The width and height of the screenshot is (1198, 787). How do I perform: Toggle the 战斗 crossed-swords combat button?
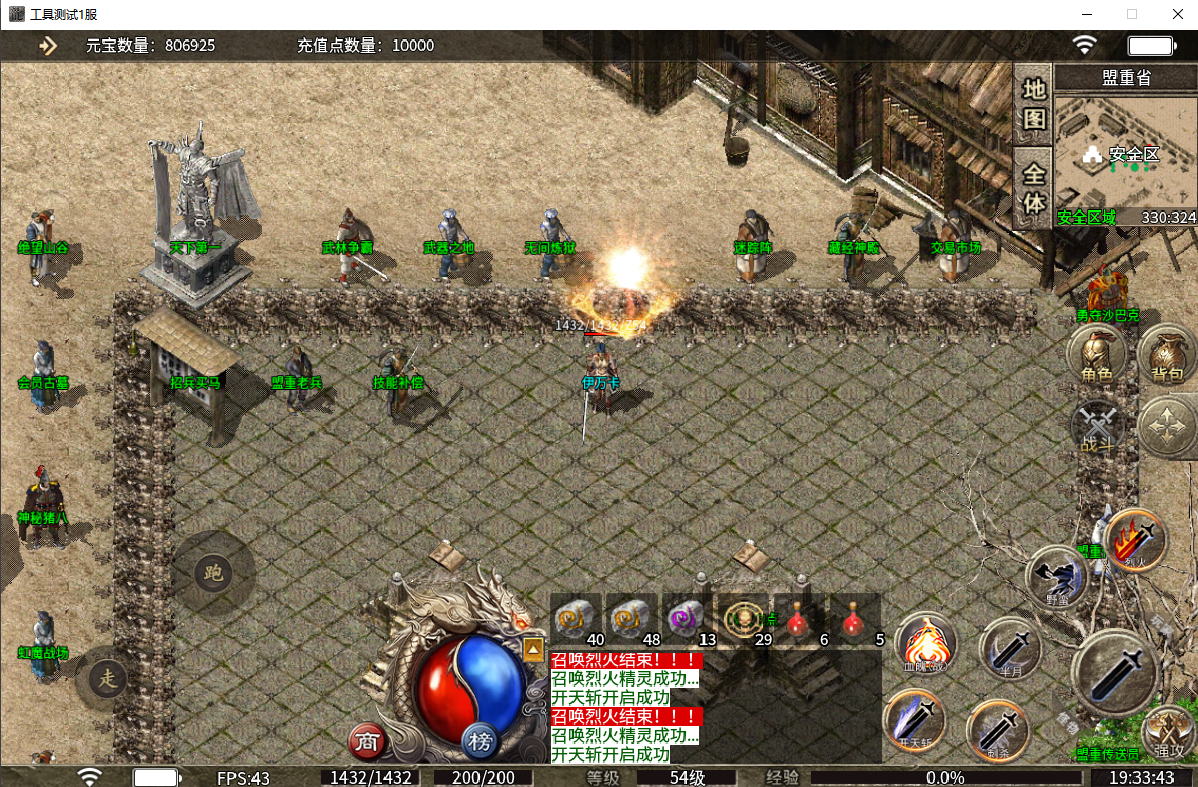click(x=1097, y=428)
